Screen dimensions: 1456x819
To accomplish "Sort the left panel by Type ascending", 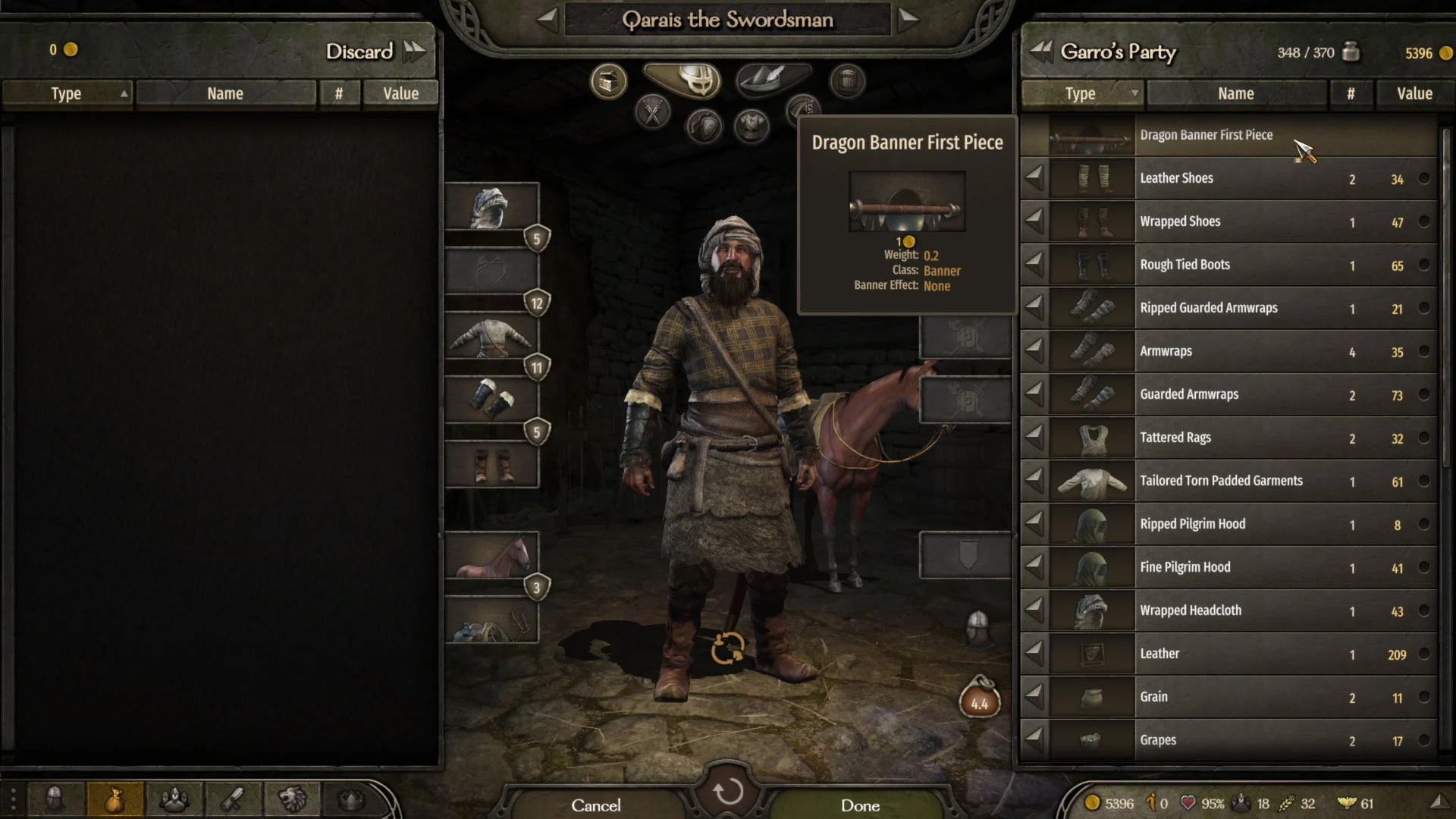I will point(67,93).
